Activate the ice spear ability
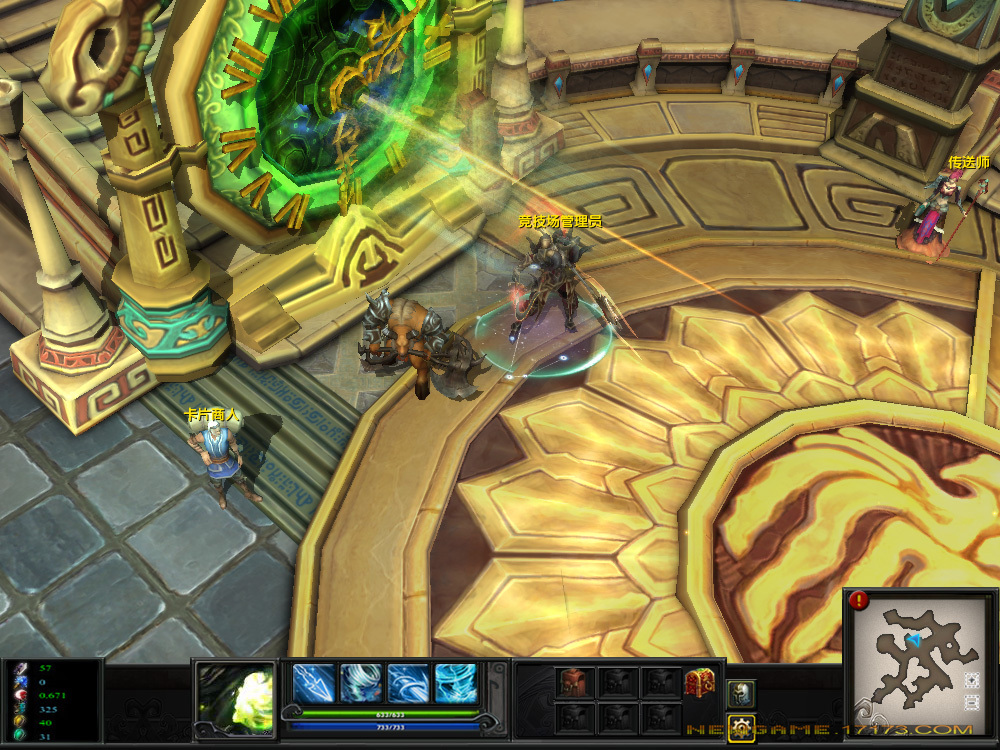Screen dimensions: 1000x750 [313, 684]
